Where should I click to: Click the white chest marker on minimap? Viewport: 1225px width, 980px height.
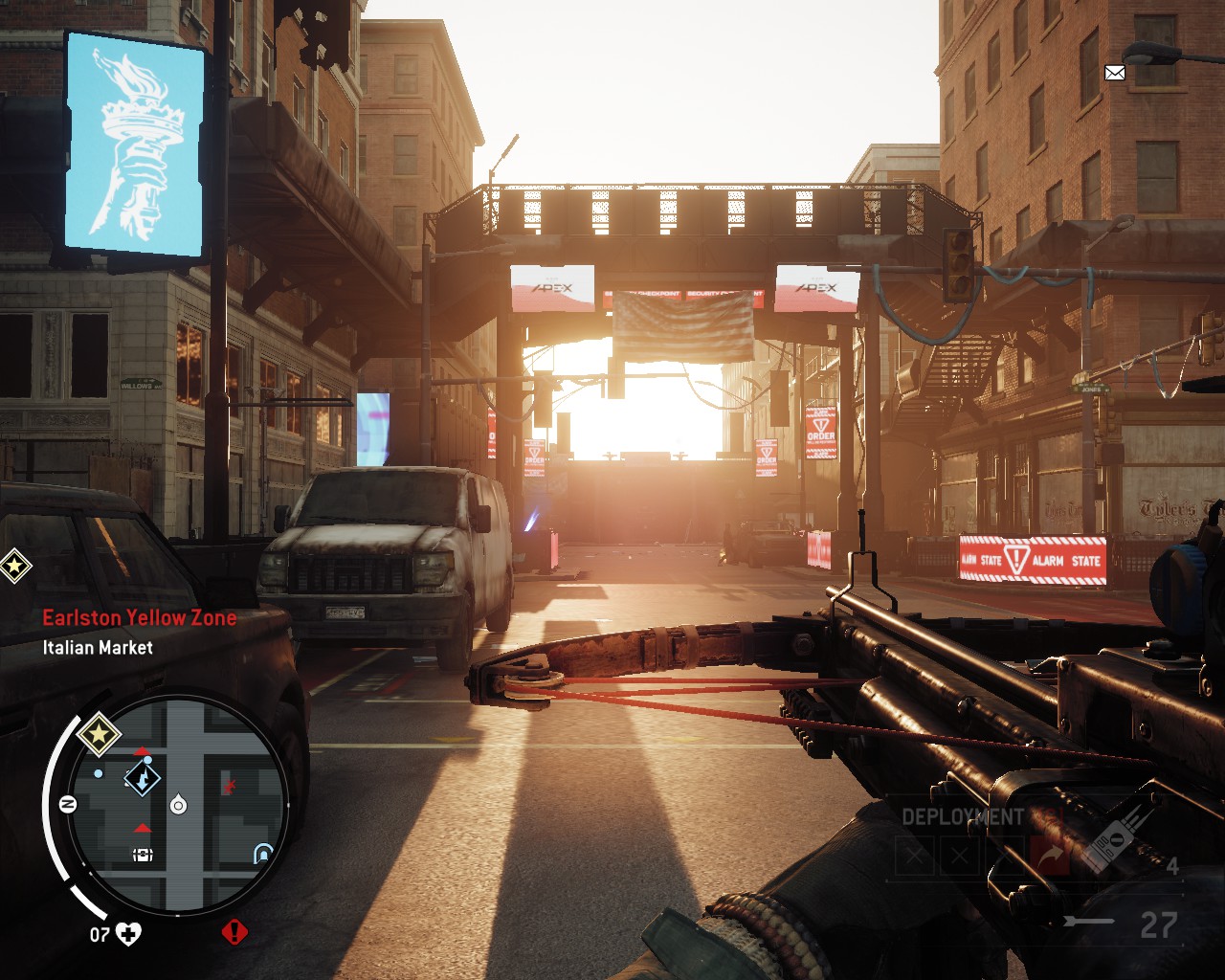point(143,855)
